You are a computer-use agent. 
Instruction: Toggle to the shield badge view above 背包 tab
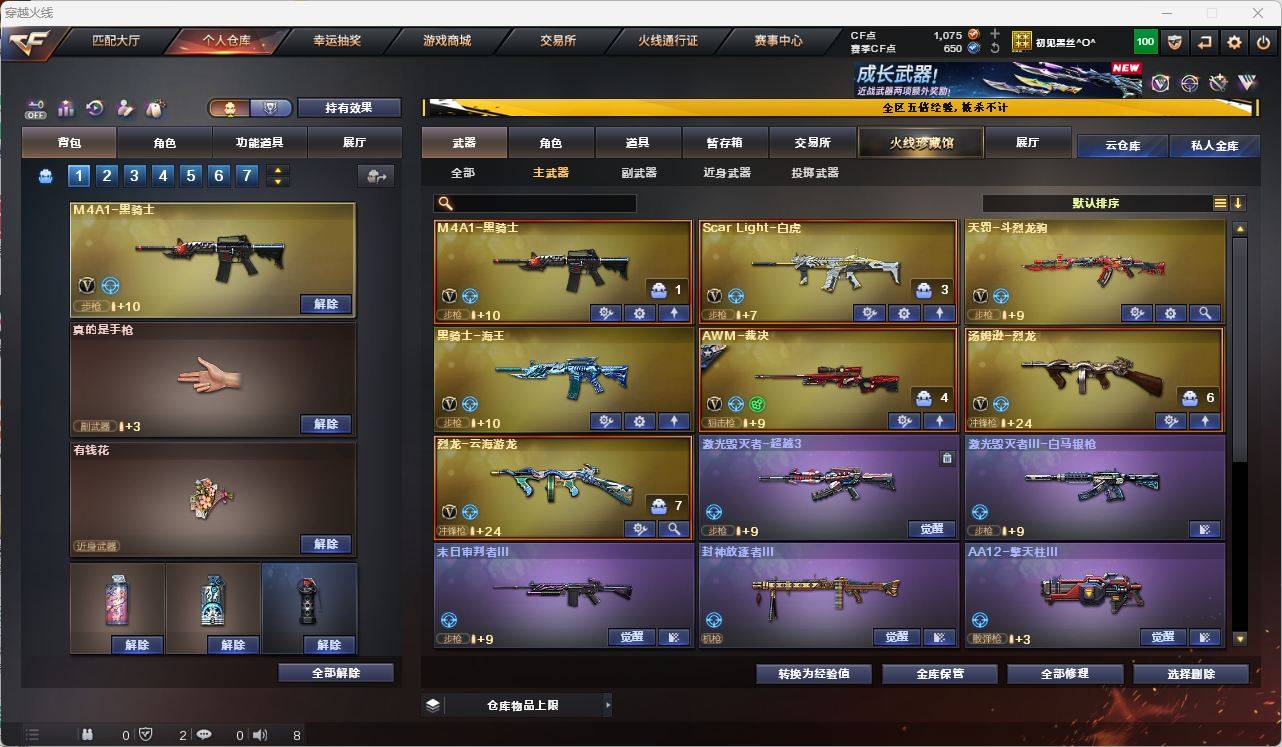point(270,107)
